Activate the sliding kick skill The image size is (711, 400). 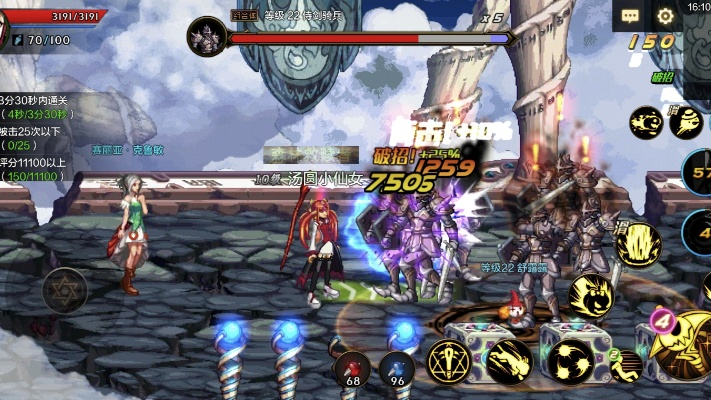(509, 360)
